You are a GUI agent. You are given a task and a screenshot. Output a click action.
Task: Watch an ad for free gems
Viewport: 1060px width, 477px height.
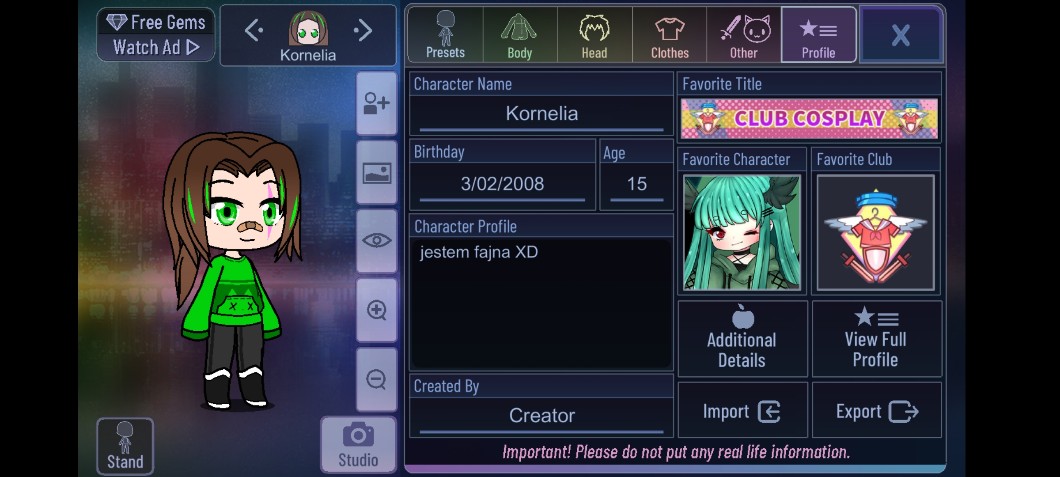155,35
